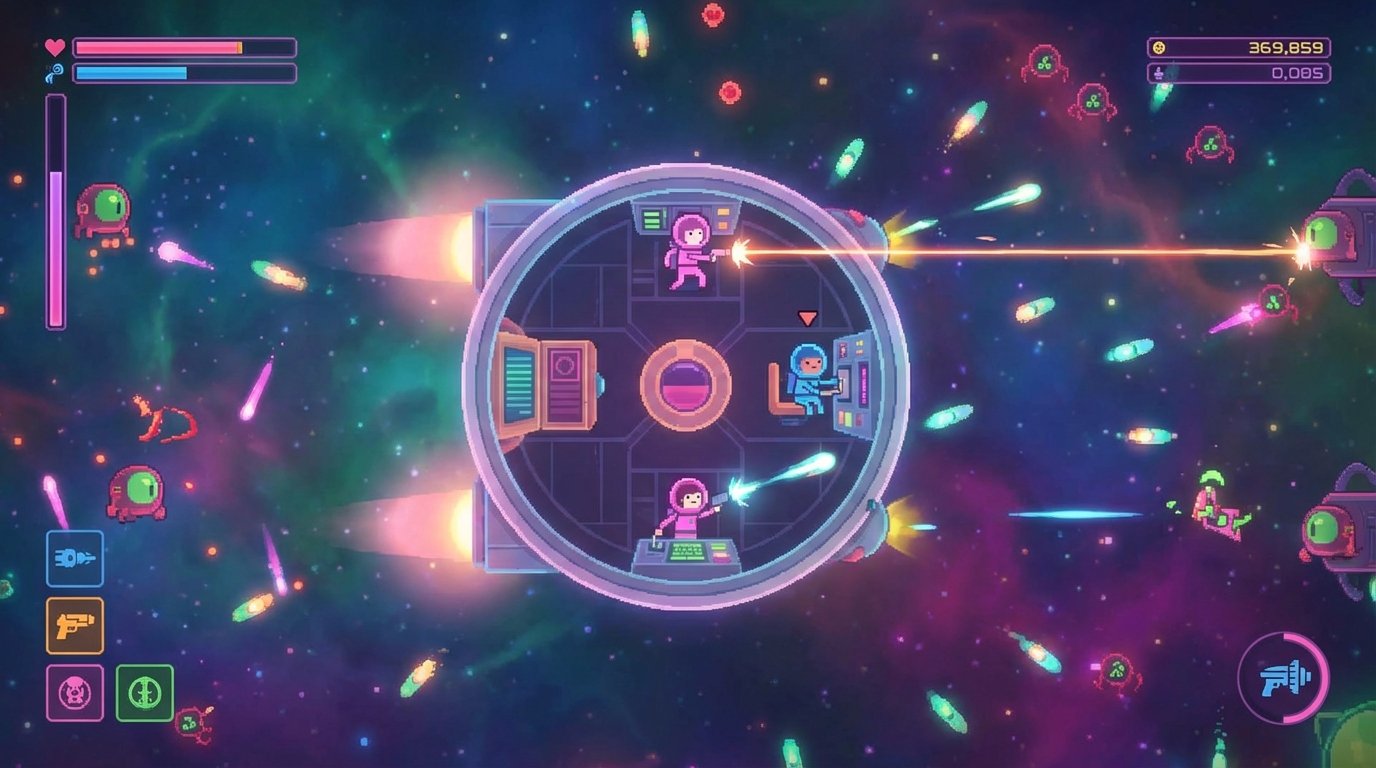Click the red arrow marker above the pilot
The height and width of the screenshot is (768, 1376).
pyautogui.click(x=806, y=318)
